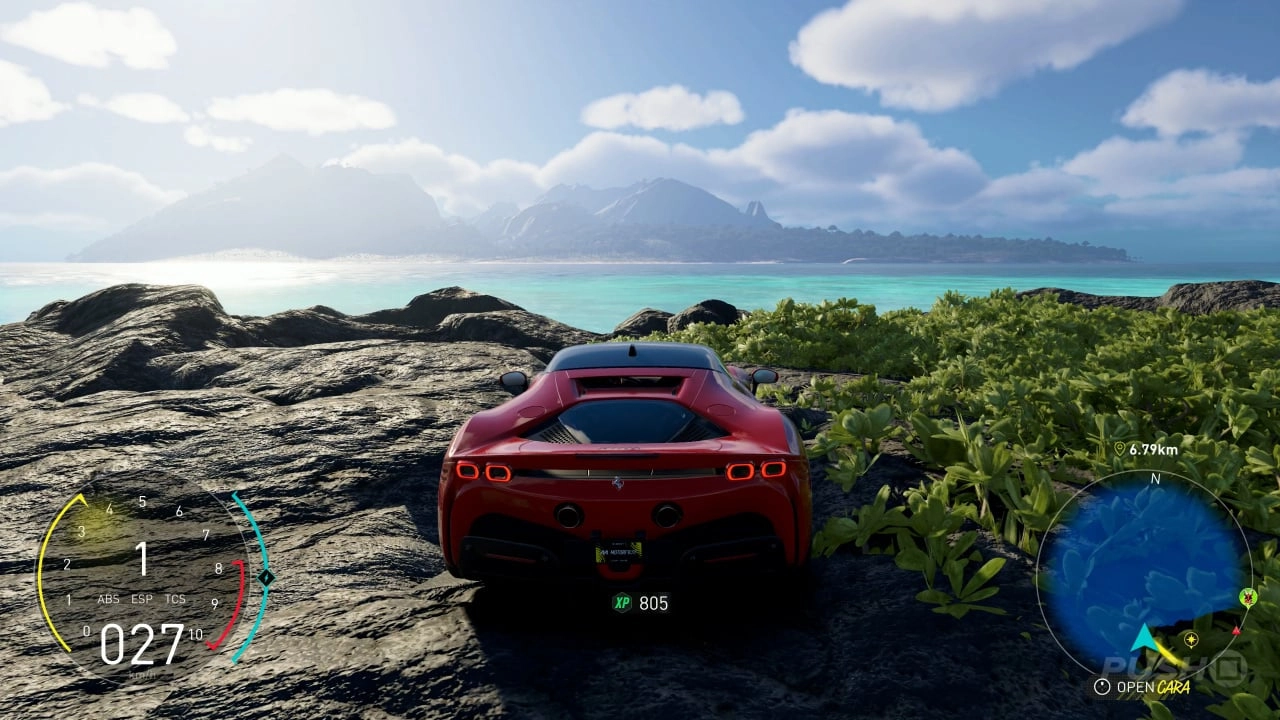Click the red waypoint arrow on the minimap
Viewport: 1280px width, 720px height.
click(x=1236, y=631)
